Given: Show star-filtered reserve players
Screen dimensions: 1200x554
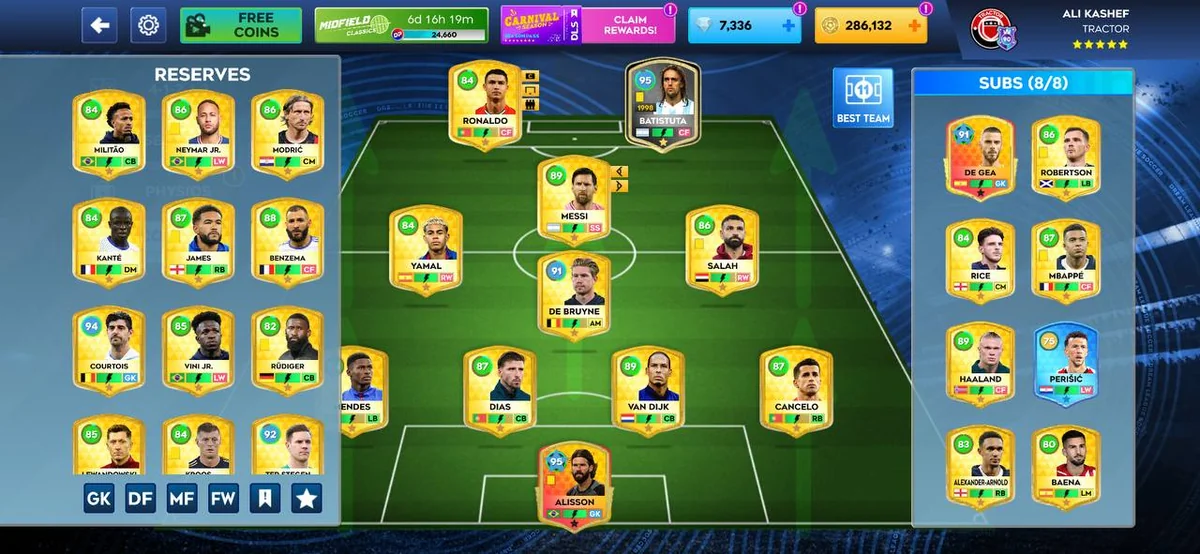Looking at the screenshot, I should (x=307, y=498).
